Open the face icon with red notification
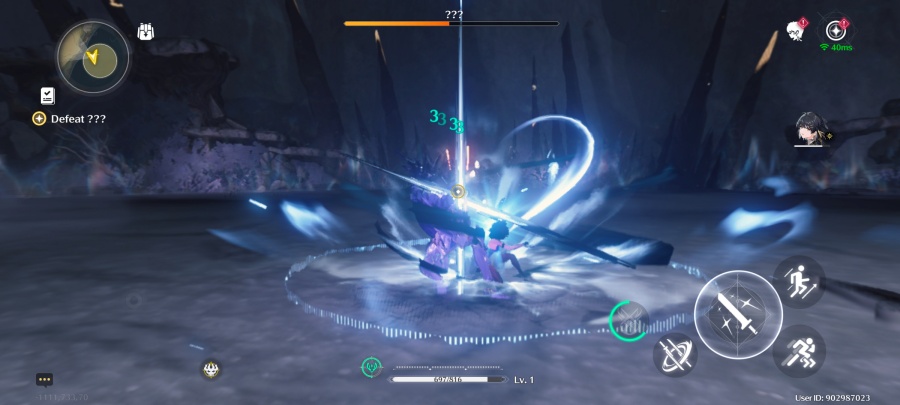Image resolution: width=900 pixels, height=405 pixels. pos(795,31)
